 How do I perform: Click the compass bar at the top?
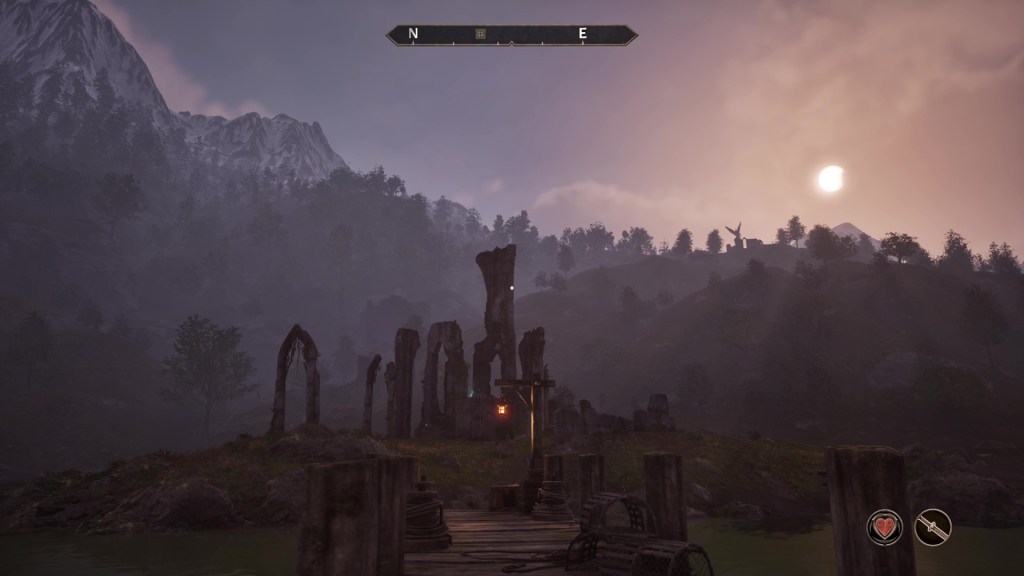[512, 35]
